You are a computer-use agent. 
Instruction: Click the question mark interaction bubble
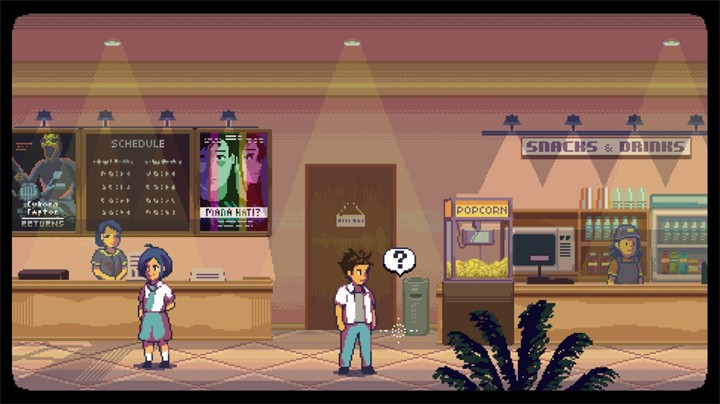point(399,261)
